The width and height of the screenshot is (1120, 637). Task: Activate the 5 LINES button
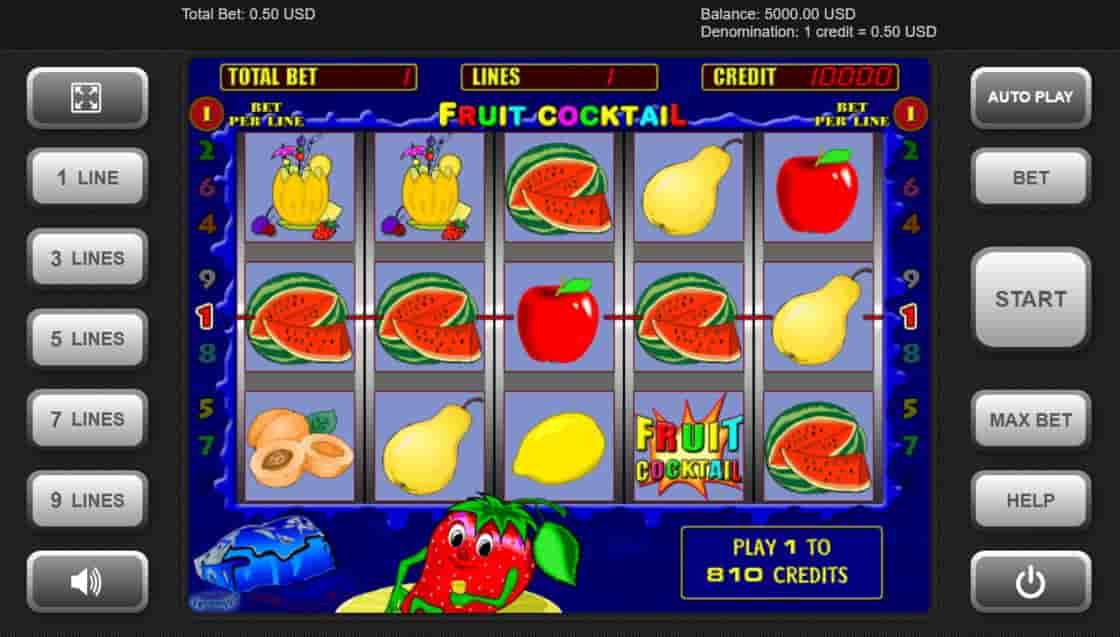pyautogui.click(x=87, y=339)
